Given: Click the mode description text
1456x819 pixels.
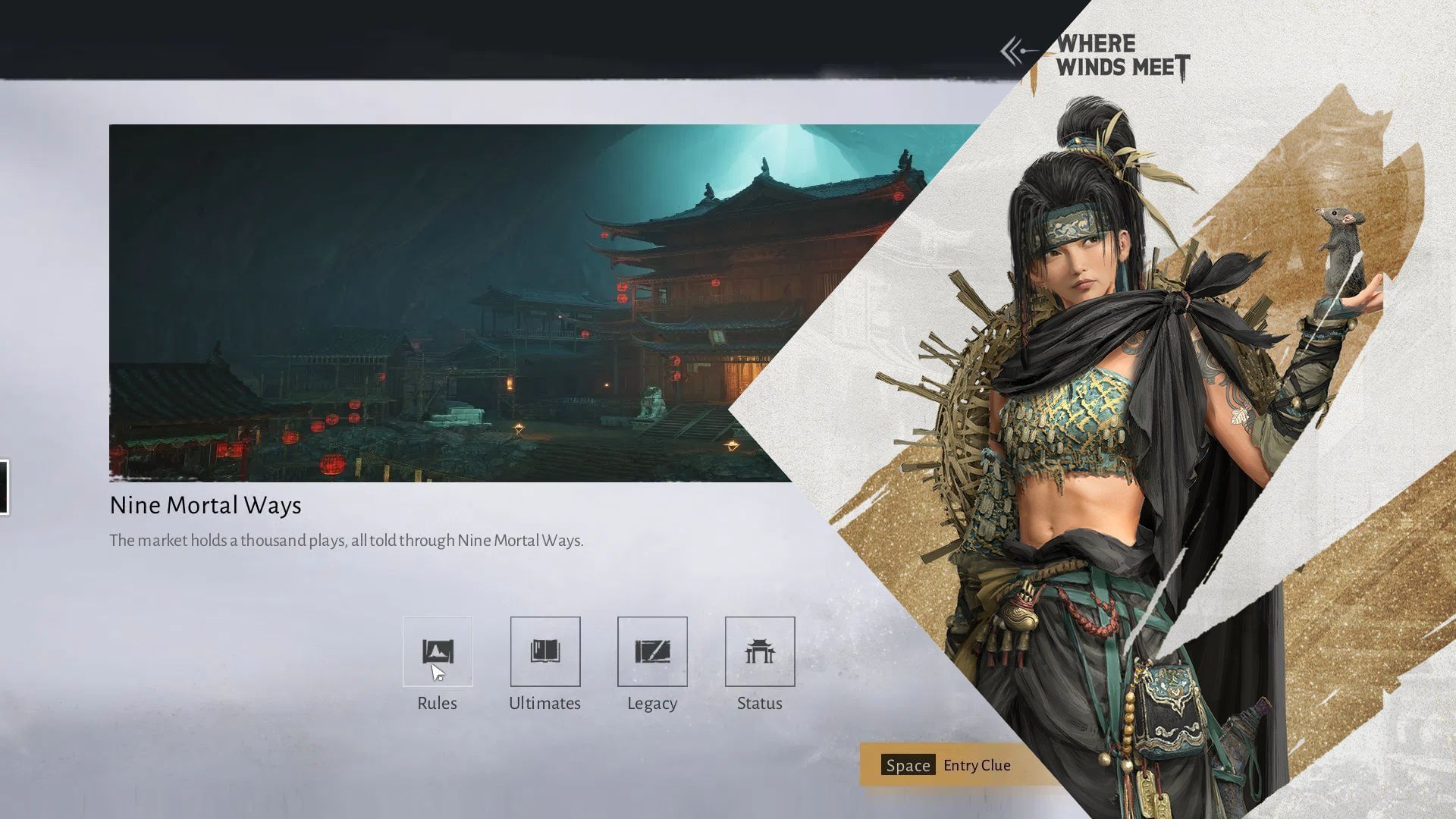Looking at the screenshot, I should tap(347, 541).
